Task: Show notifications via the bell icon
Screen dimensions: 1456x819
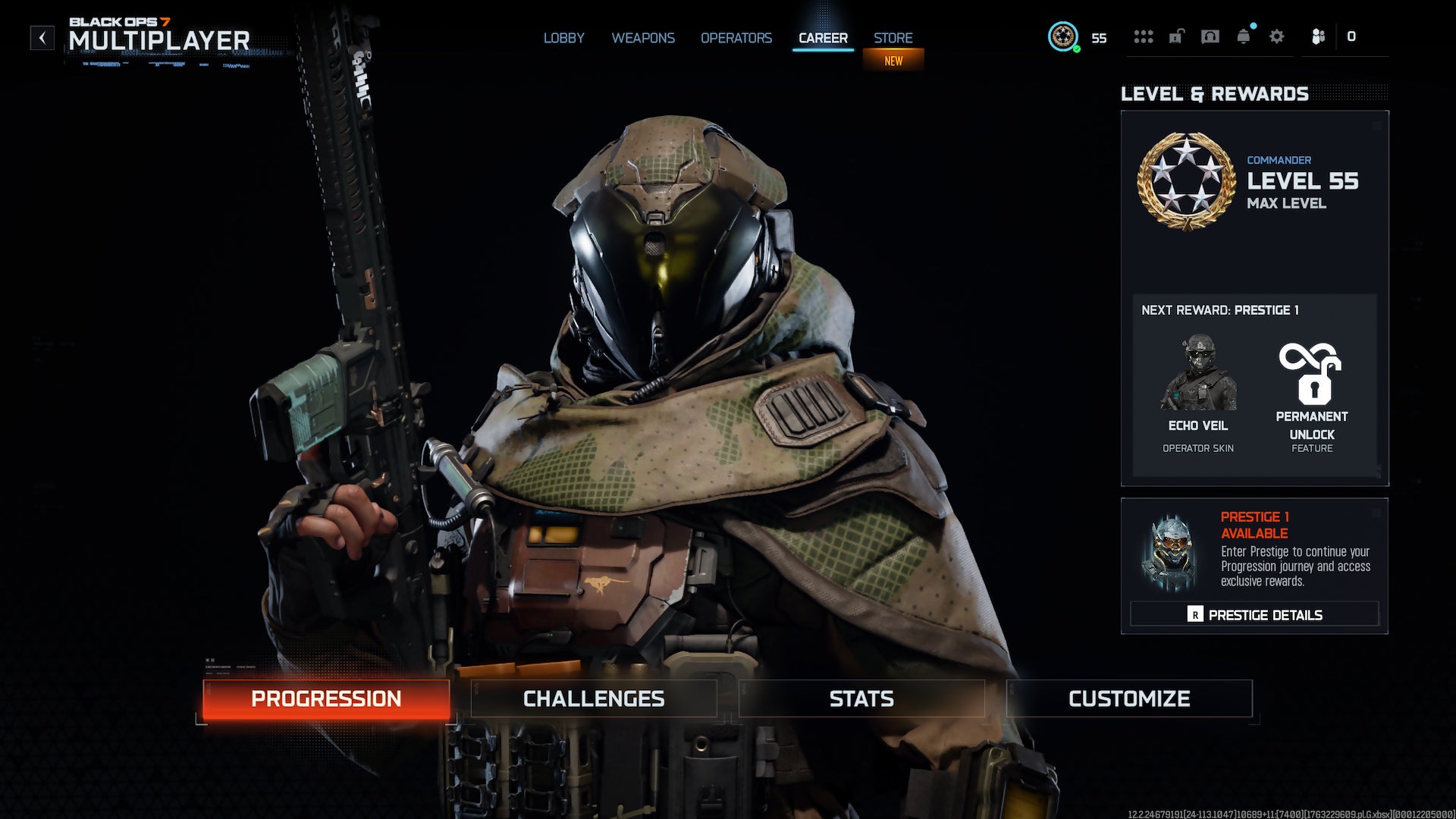Action: coord(1244,36)
